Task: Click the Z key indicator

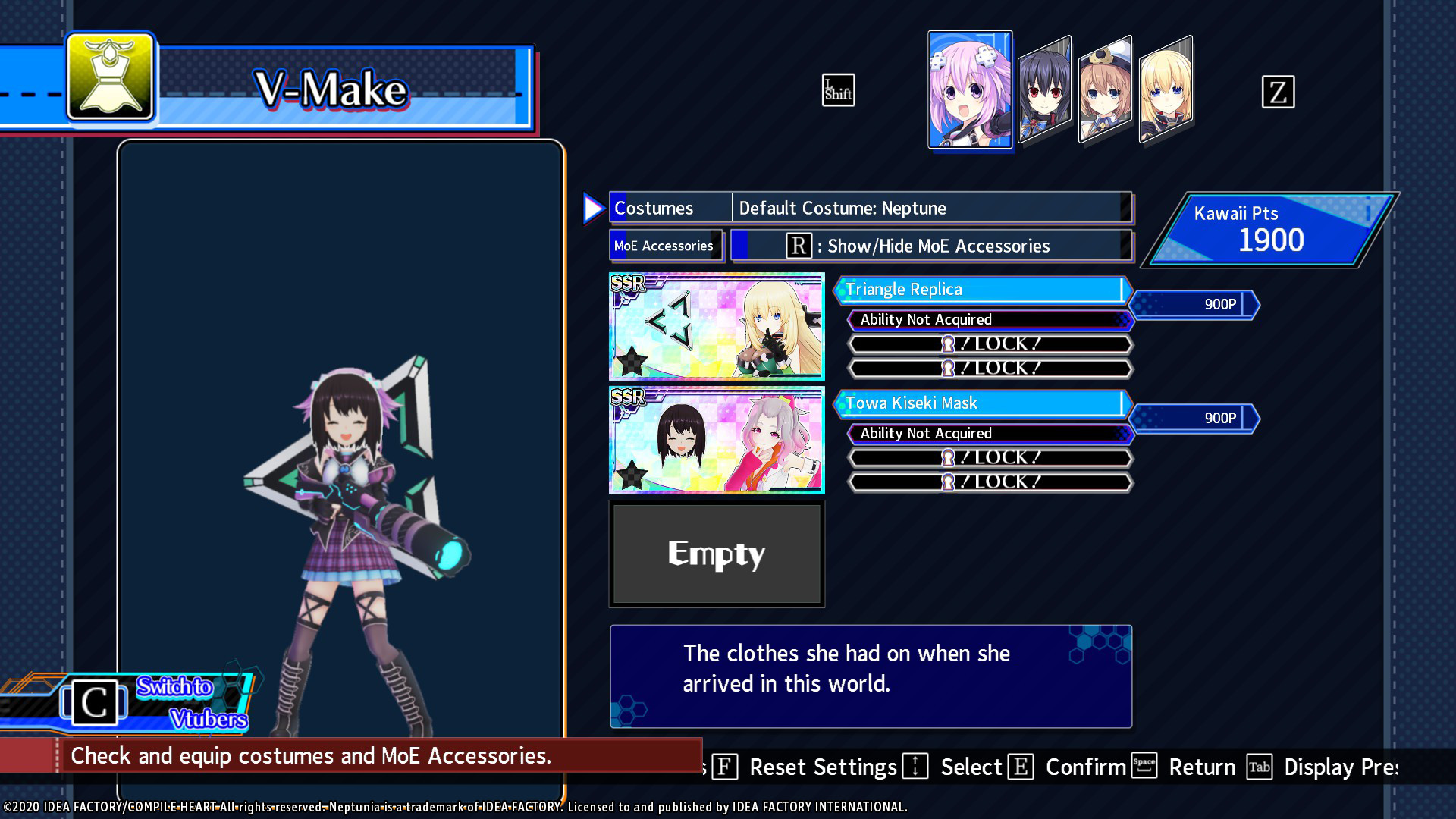Action: (x=1279, y=93)
